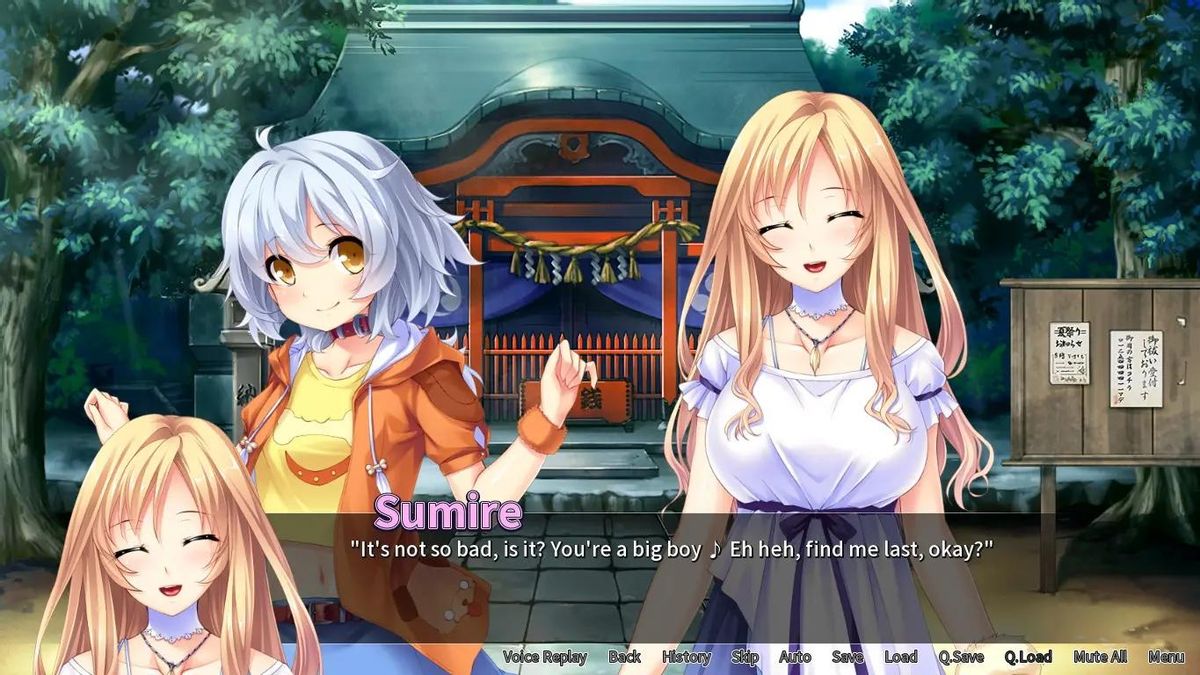Open the dialogue History log

(686, 657)
